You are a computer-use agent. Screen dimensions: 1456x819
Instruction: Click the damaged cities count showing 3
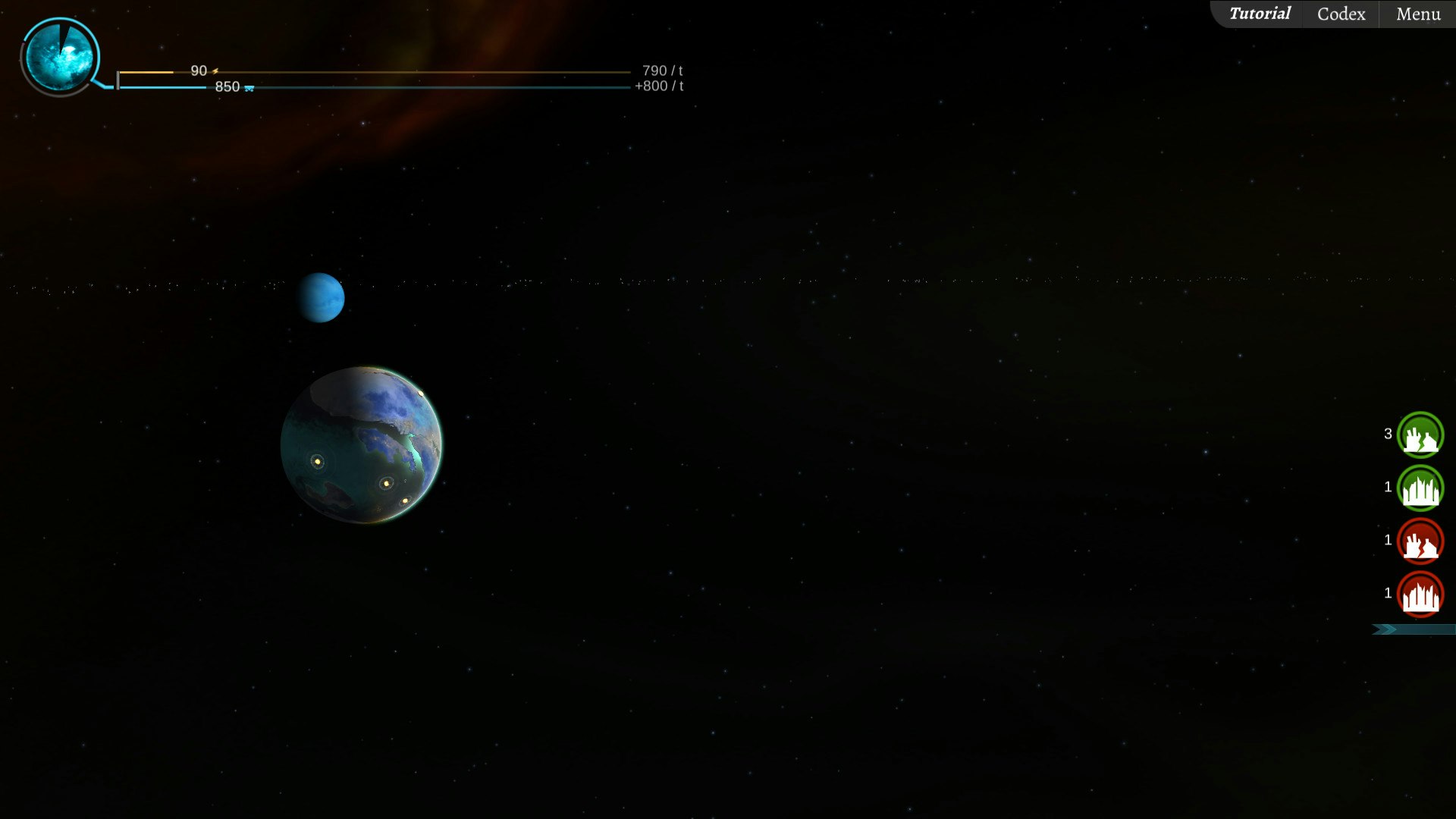pyautogui.click(x=1389, y=435)
